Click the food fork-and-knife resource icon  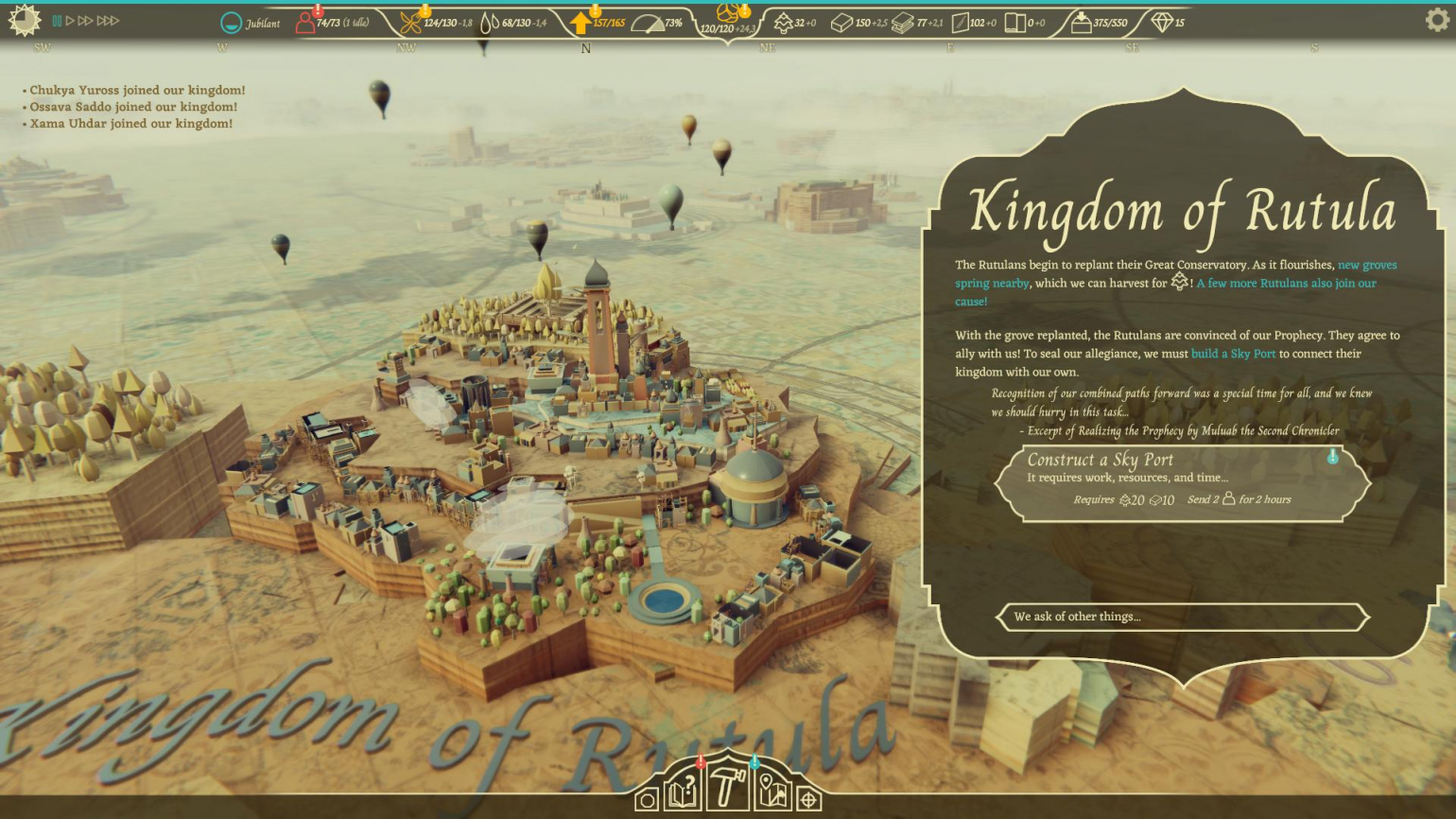click(x=410, y=23)
